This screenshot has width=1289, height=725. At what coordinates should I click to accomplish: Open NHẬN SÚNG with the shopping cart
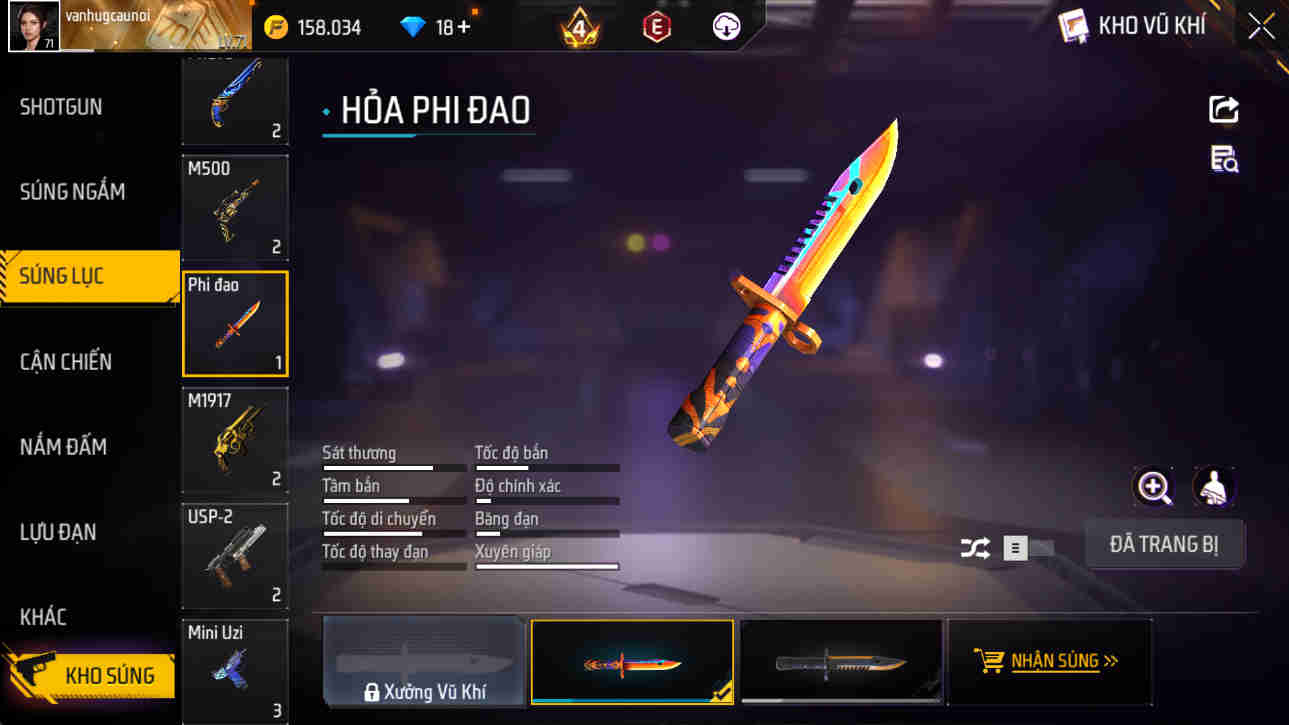point(1049,661)
